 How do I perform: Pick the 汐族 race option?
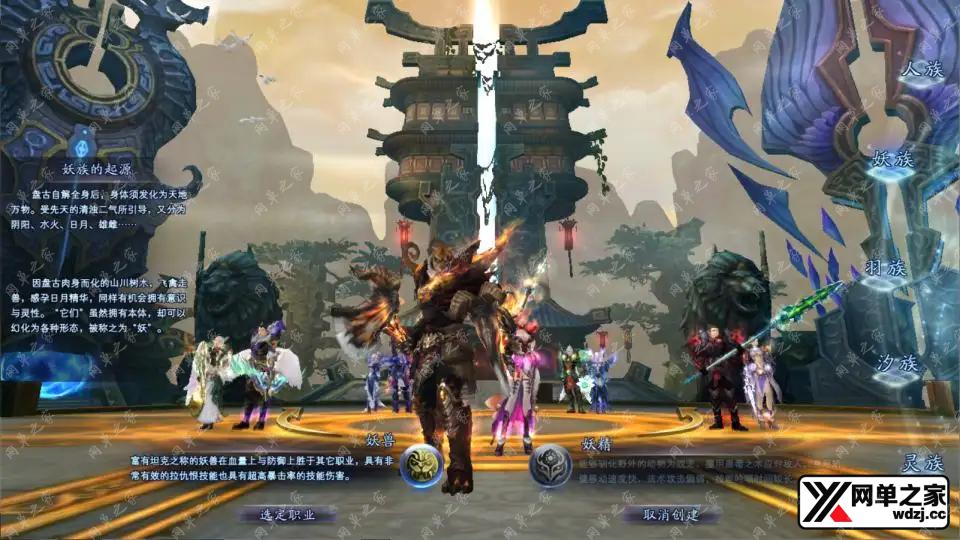click(897, 363)
